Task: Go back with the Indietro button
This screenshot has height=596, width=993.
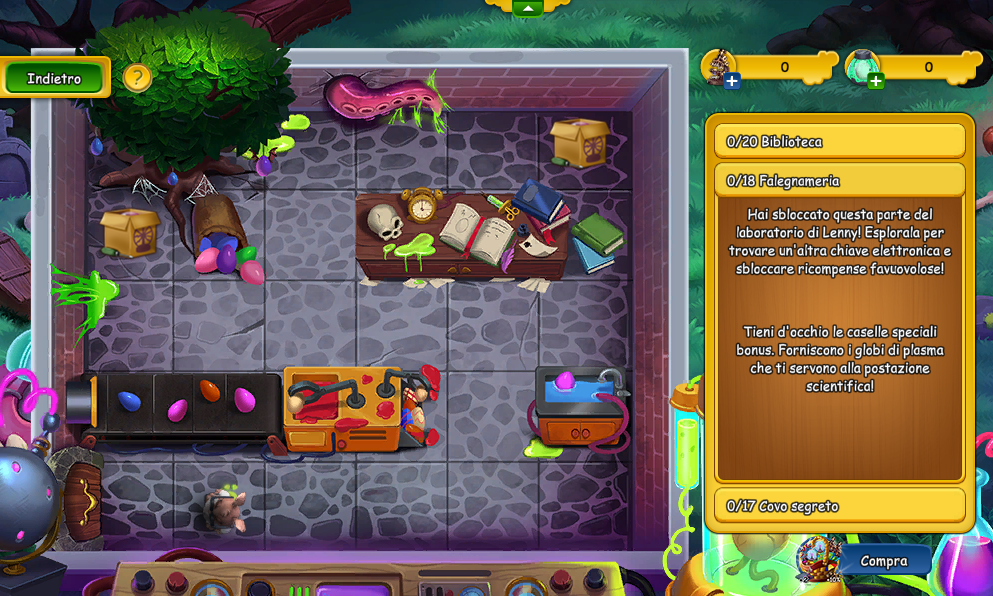Action: pyautogui.click(x=54, y=78)
